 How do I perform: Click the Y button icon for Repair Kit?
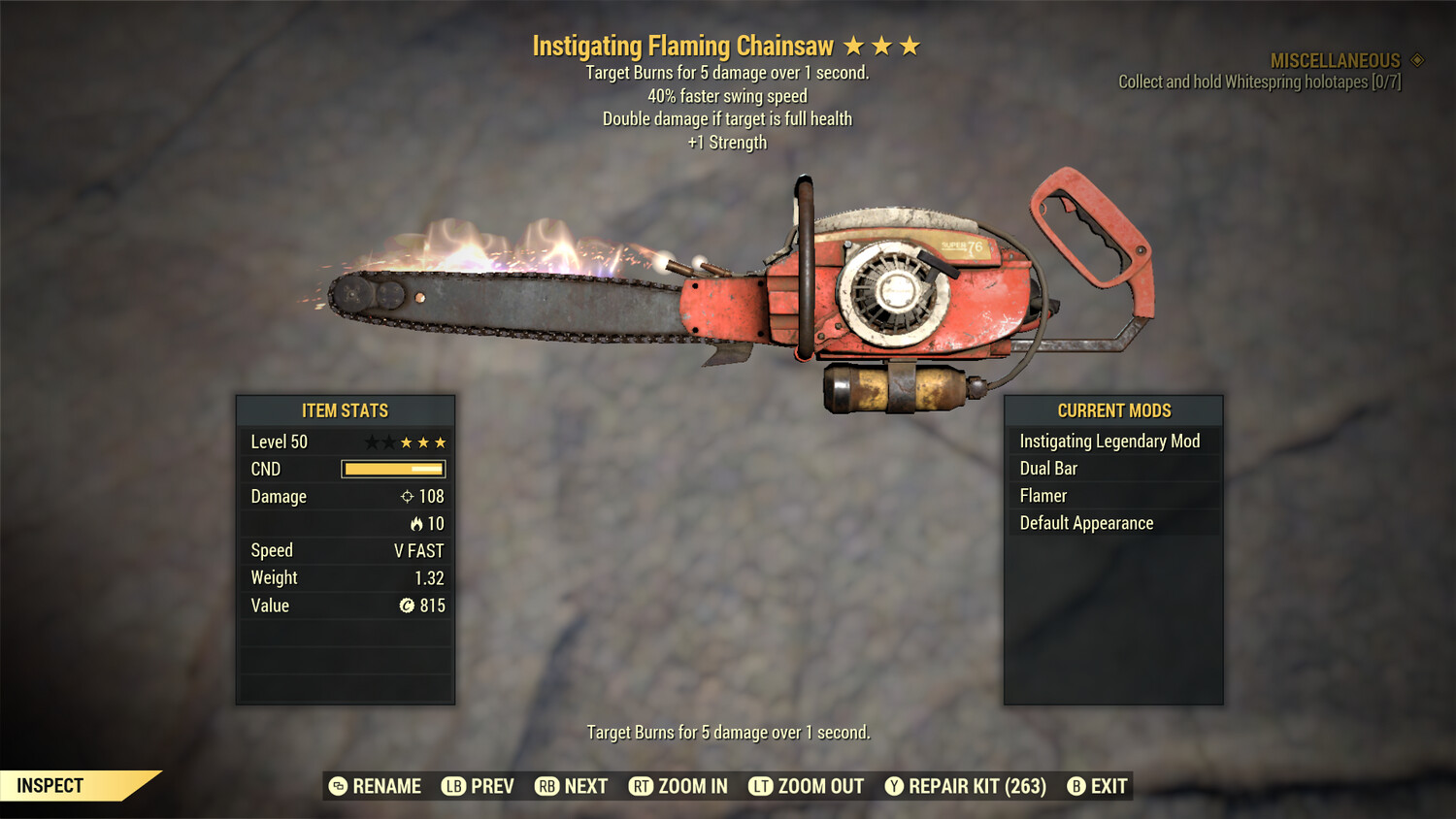(x=894, y=786)
